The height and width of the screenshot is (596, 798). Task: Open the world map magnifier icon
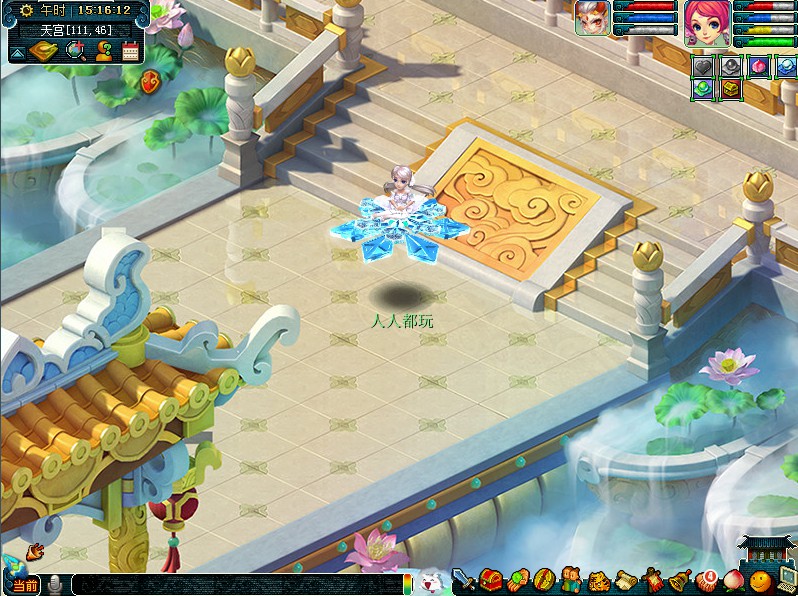[x=76, y=51]
